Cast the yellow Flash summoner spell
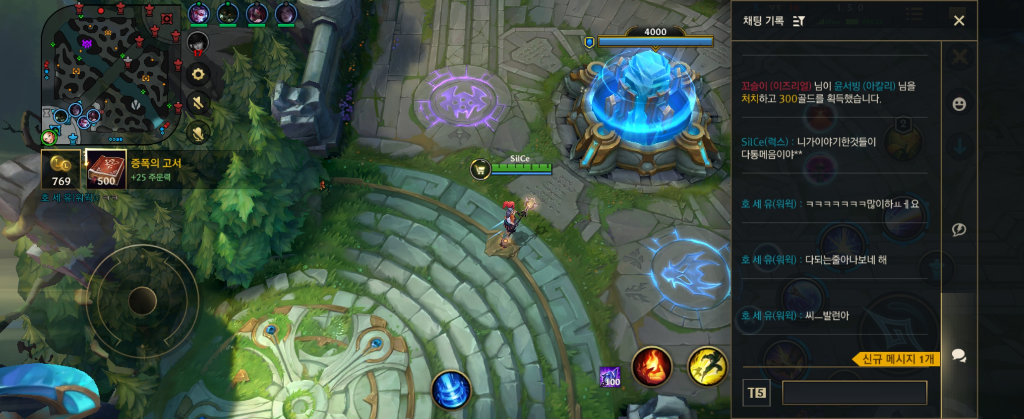The width and height of the screenshot is (1024, 419). pos(707,367)
